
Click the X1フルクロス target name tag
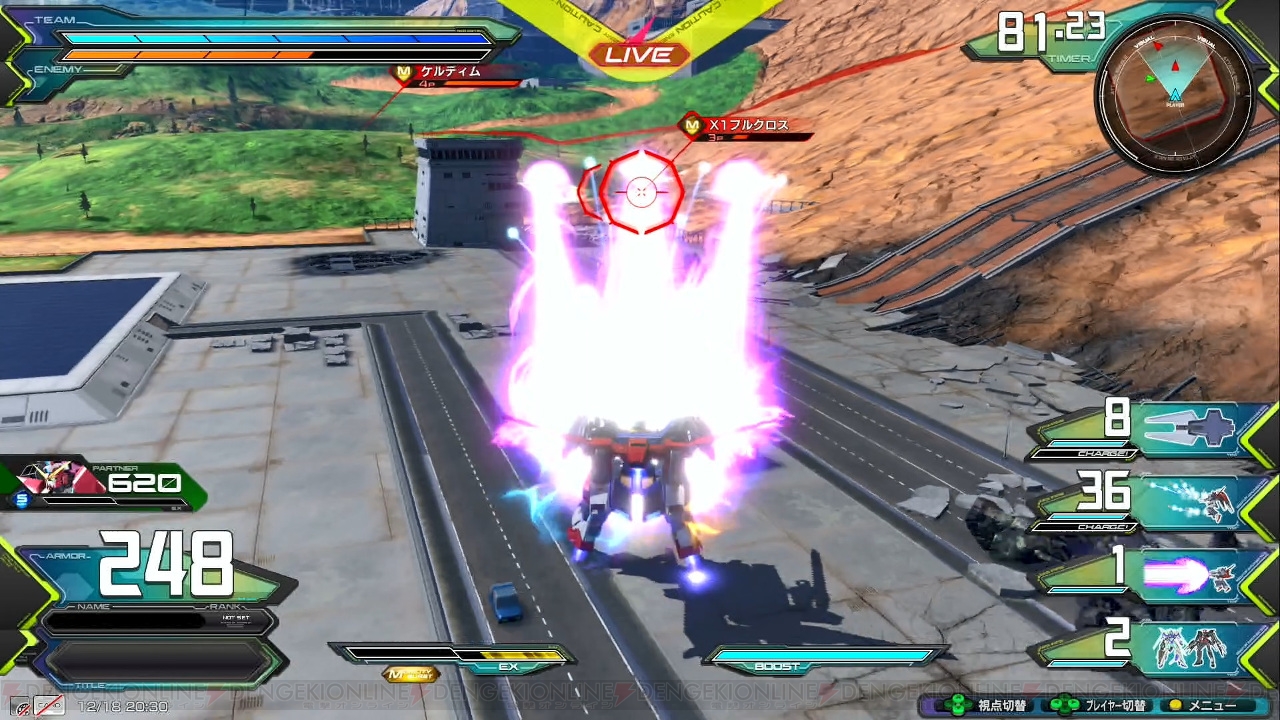[x=746, y=126]
